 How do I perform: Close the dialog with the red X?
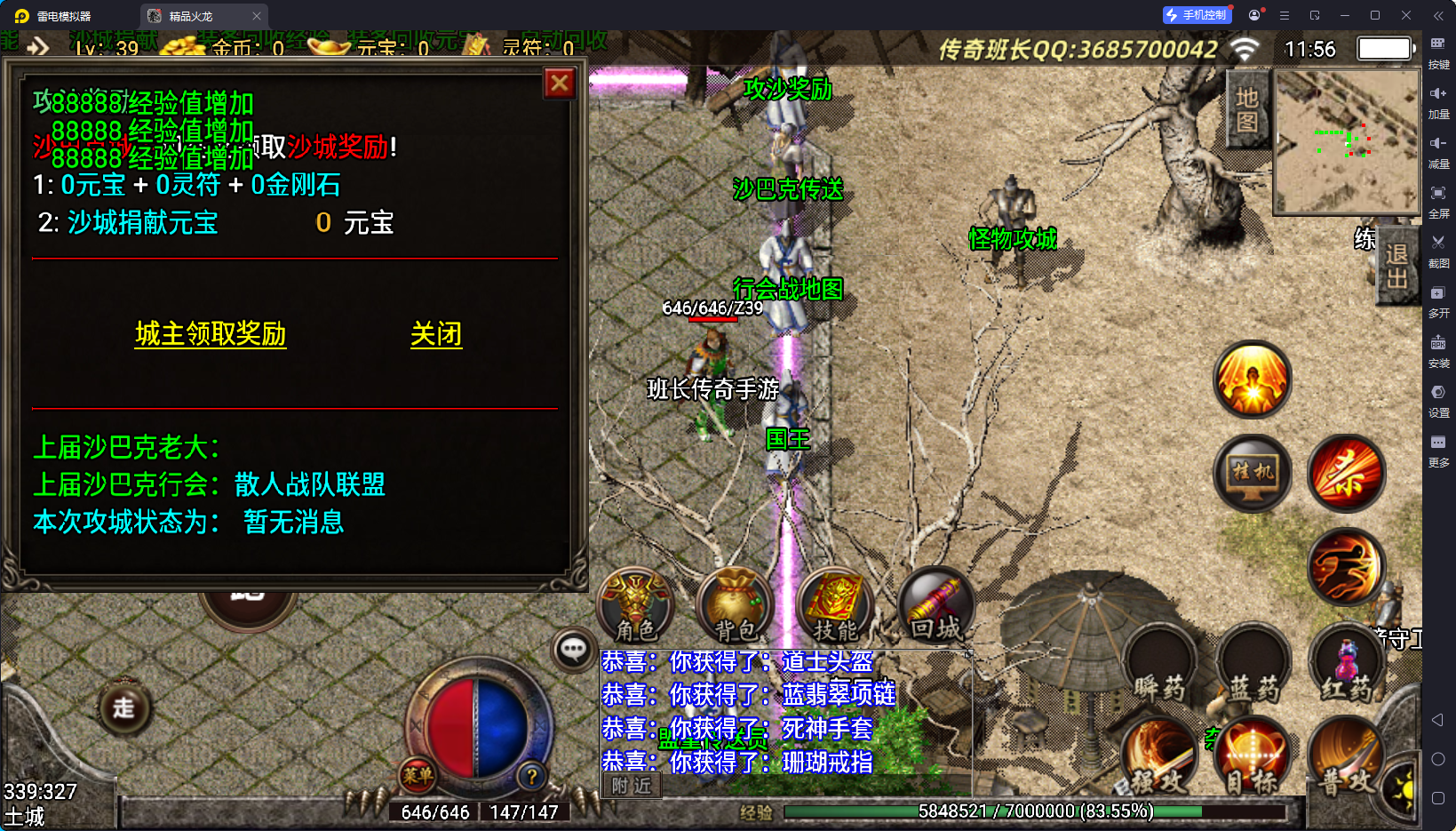coord(560,84)
